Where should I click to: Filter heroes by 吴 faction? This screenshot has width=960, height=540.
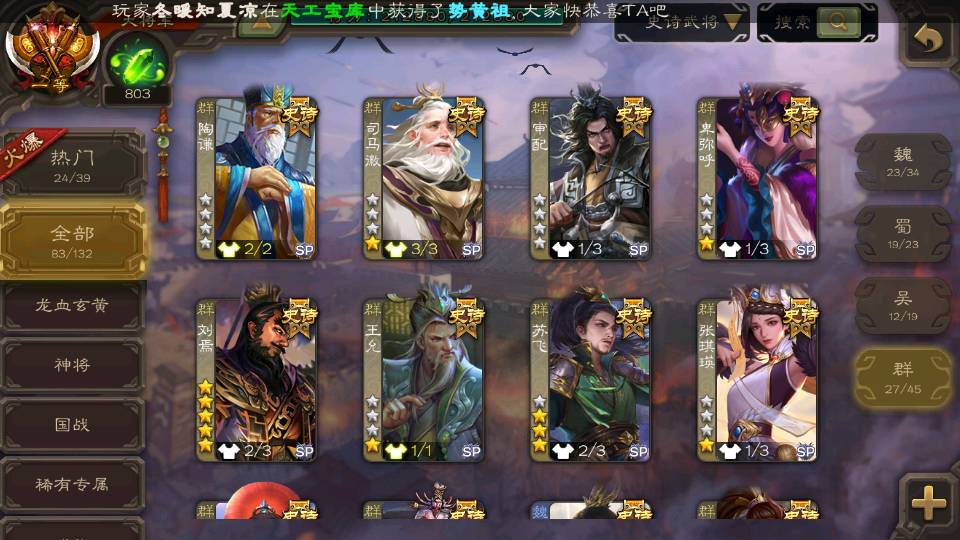pyautogui.click(x=903, y=305)
